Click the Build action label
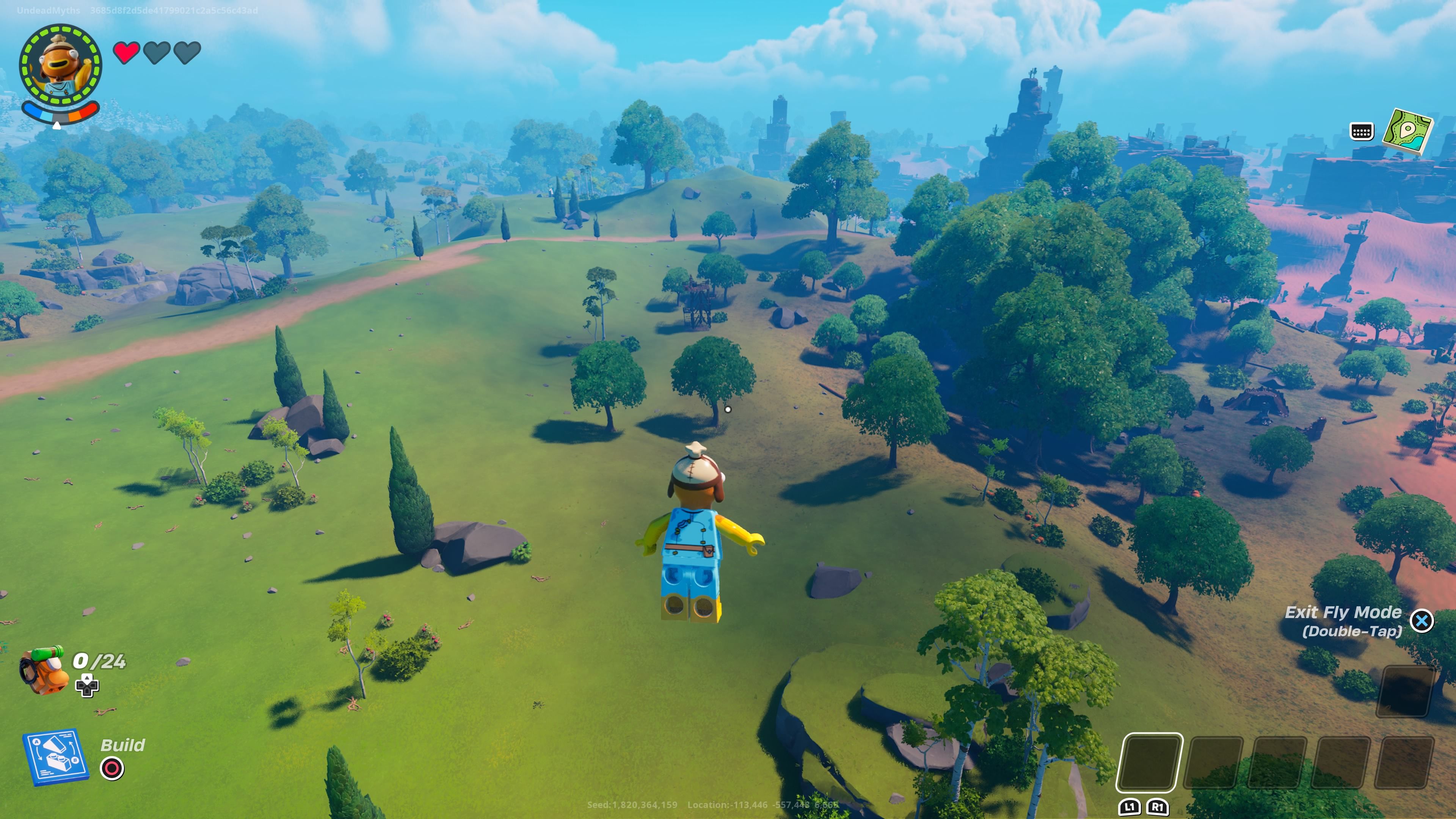The height and width of the screenshot is (819, 1456). coord(122,745)
